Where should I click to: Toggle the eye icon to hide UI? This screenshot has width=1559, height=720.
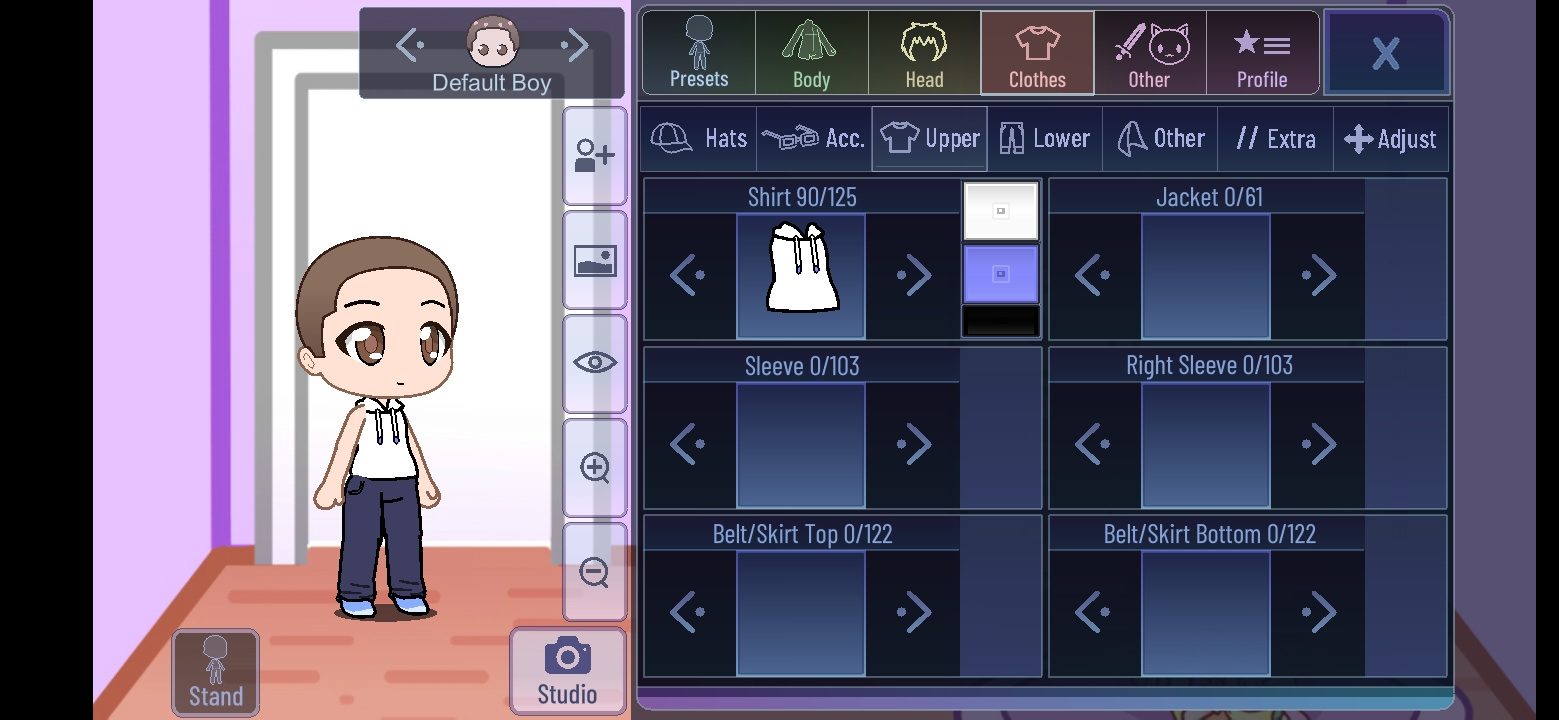(595, 362)
